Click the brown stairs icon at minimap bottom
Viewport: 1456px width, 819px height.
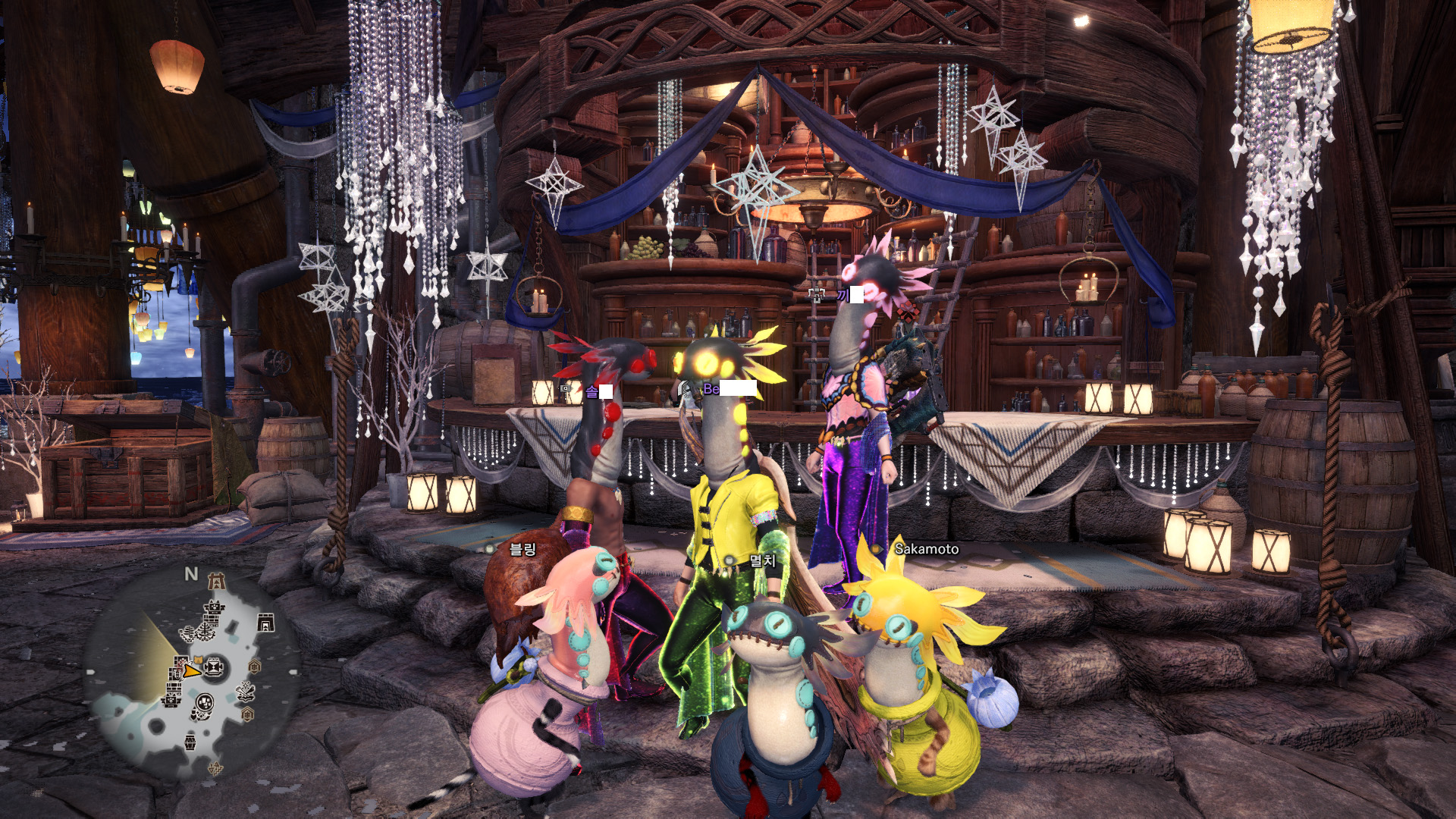pyautogui.click(x=215, y=769)
